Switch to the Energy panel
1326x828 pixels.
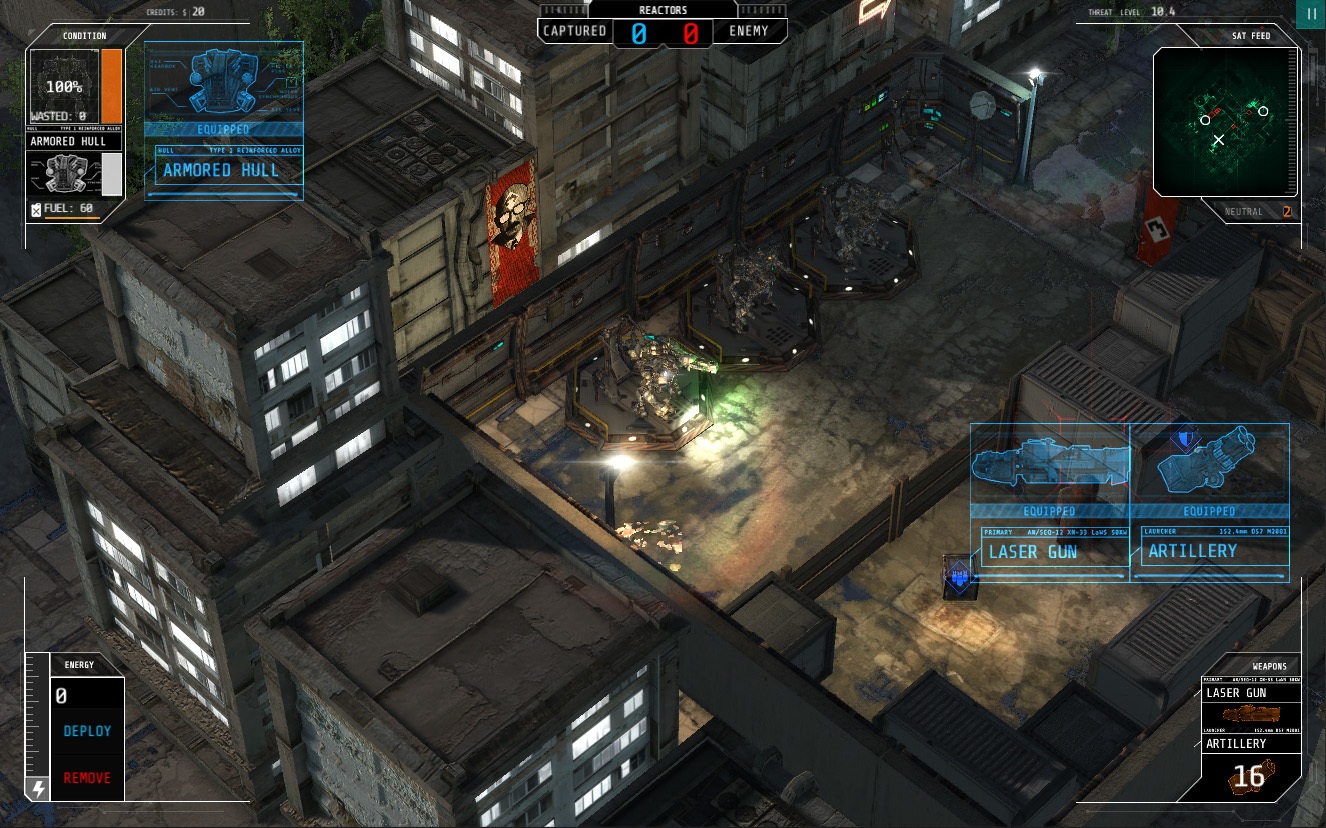[x=80, y=664]
